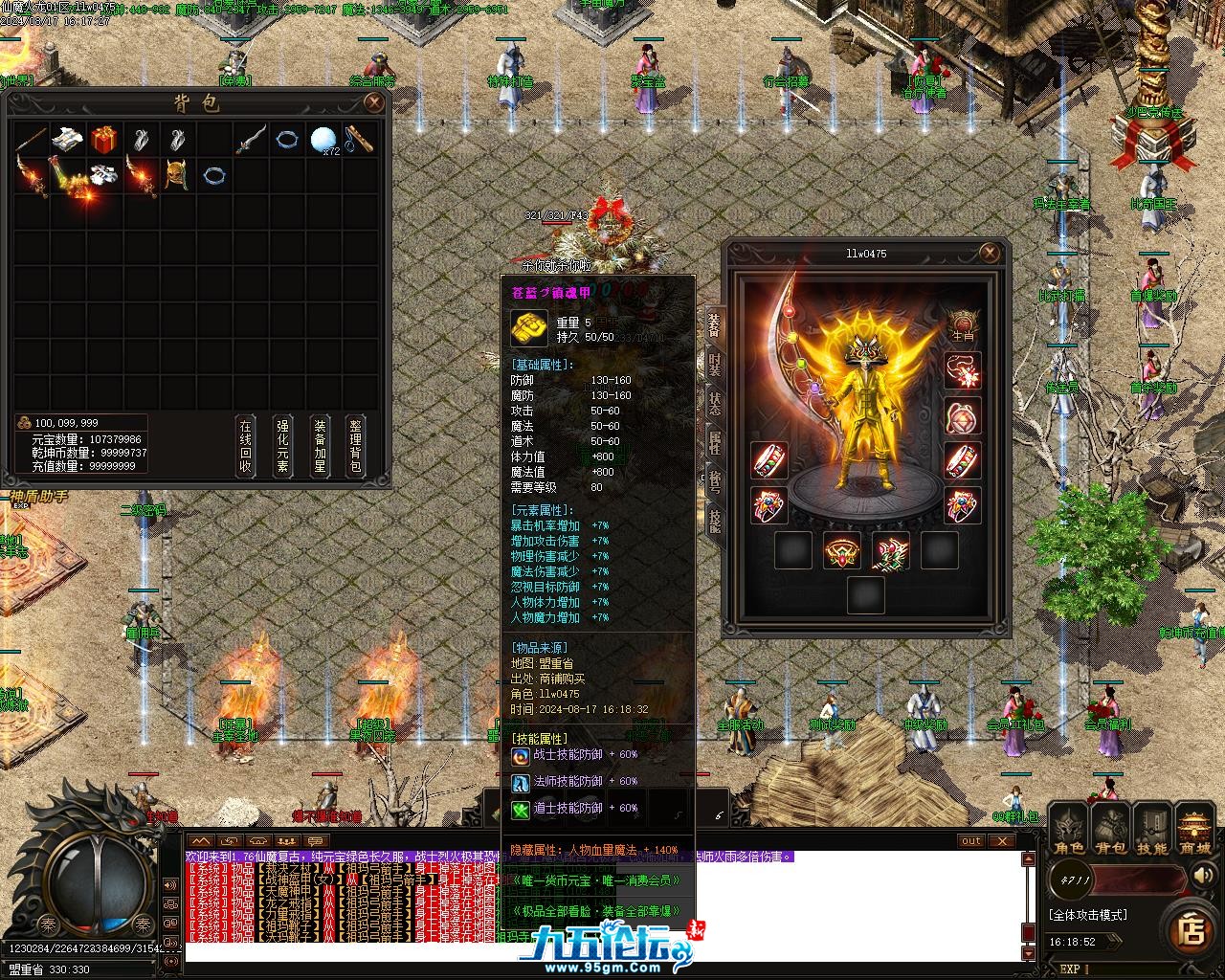Select the red gift box in backpack

pyautogui.click(x=103, y=141)
